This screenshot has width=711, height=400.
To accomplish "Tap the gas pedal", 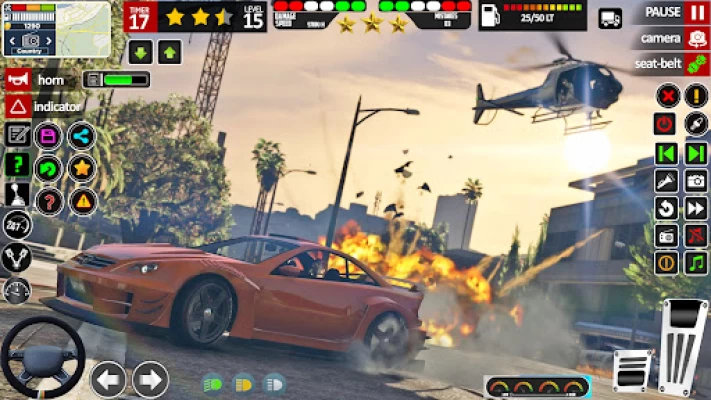I will pyautogui.click(x=683, y=345).
